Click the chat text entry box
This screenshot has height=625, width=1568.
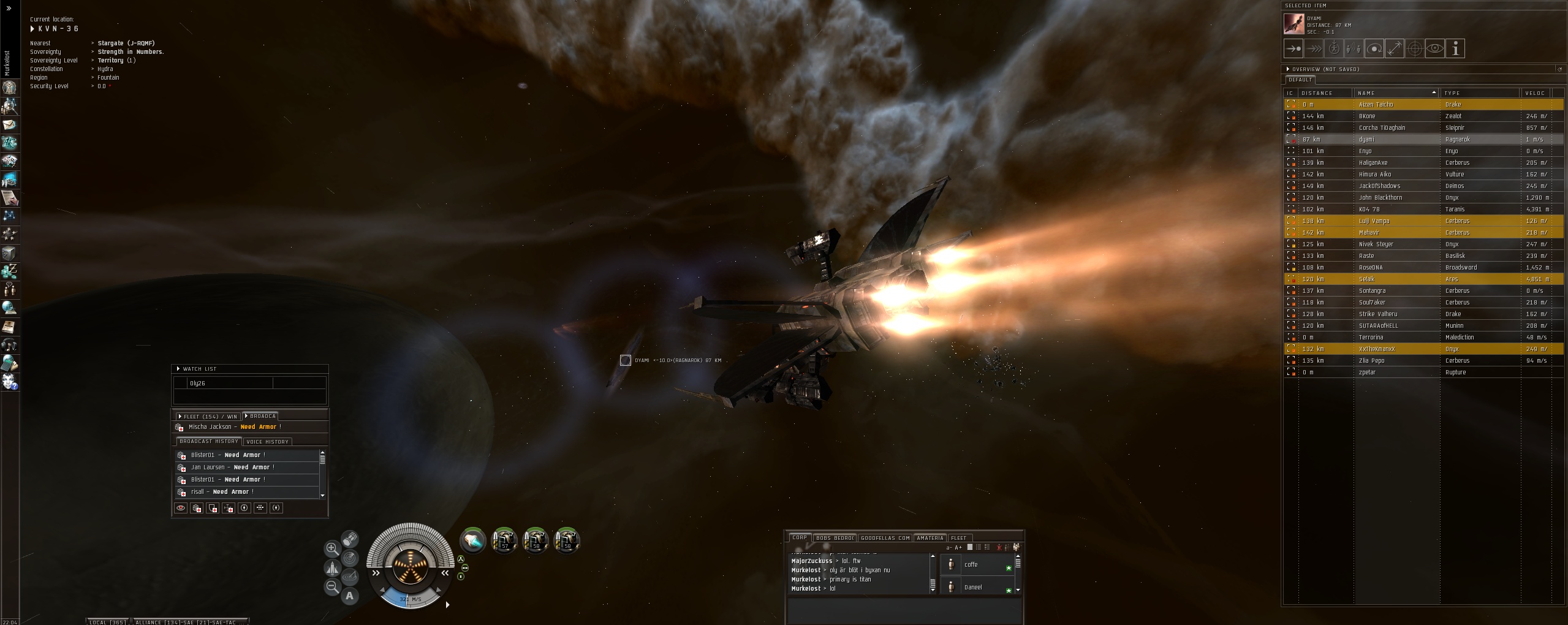(904, 610)
